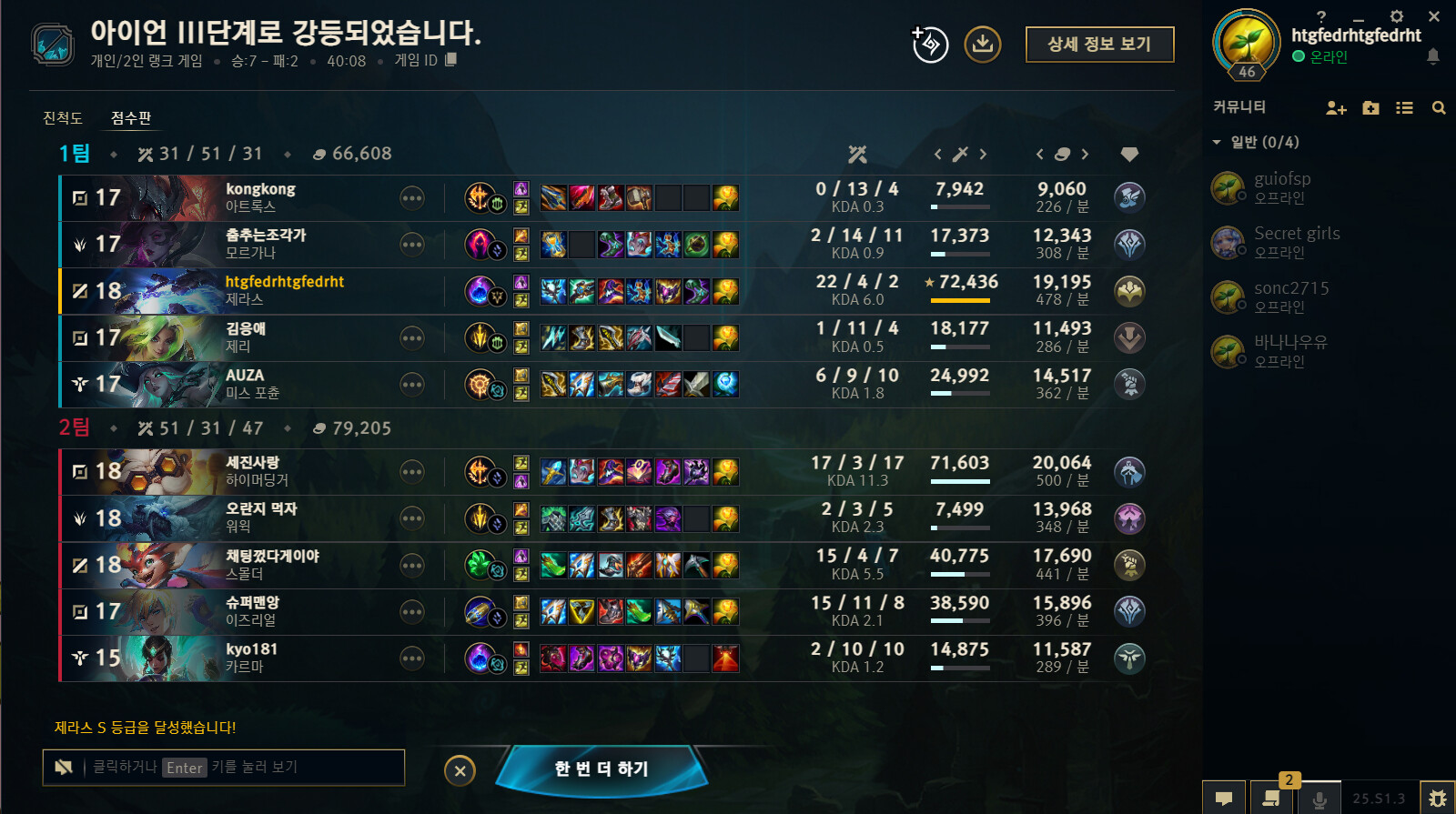The image size is (1456, 814).
Task: Open the create chat group folder icon
Action: click(x=1370, y=107)
